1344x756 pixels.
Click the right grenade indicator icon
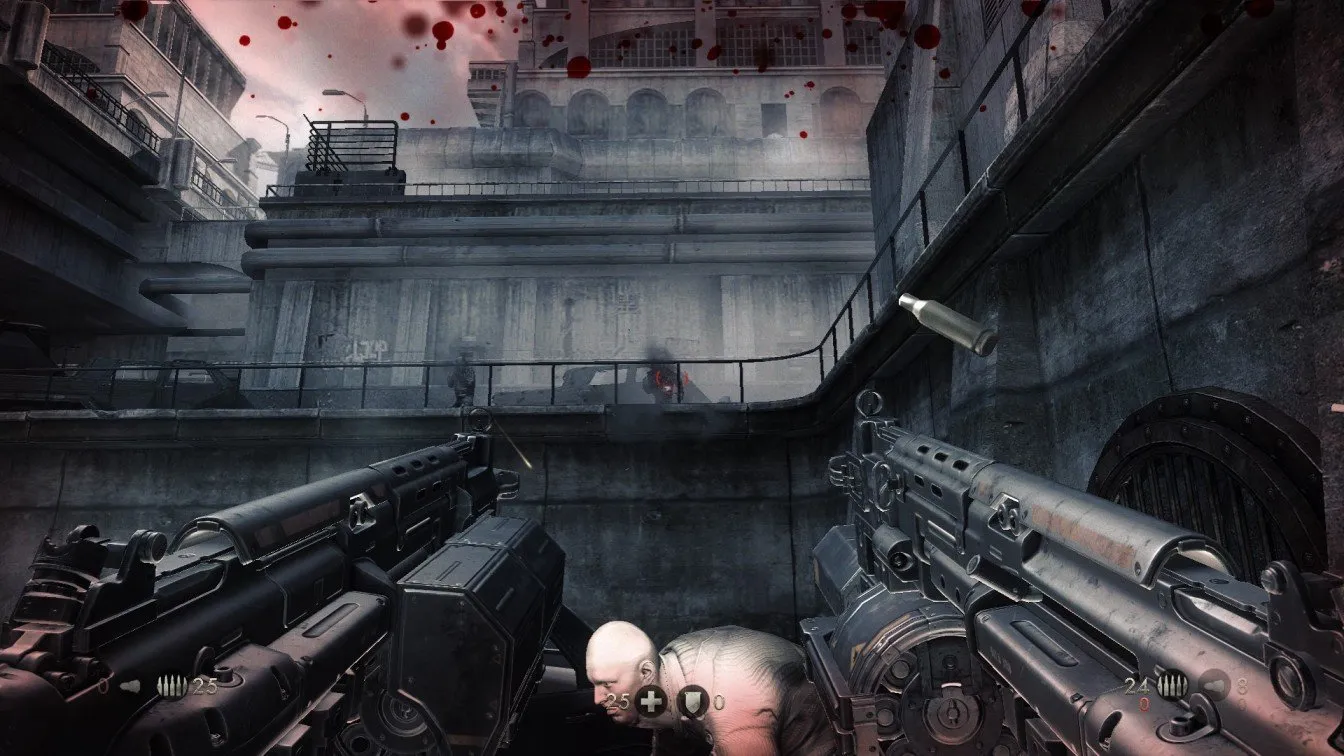(1213, 684)
